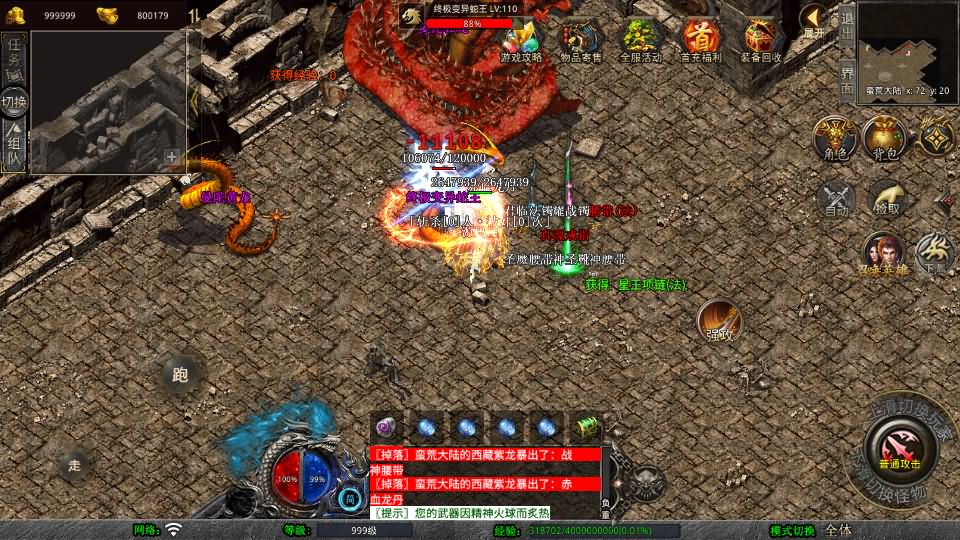Claim the 首充福利 first-recharge bonus
The image size is (960, 540).
click(x=701, y=40)
